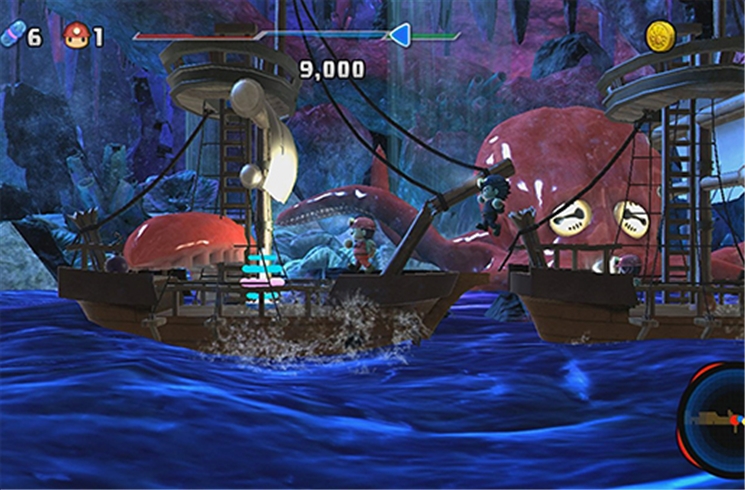Click the gold coin medal icon

pos(658,37)
